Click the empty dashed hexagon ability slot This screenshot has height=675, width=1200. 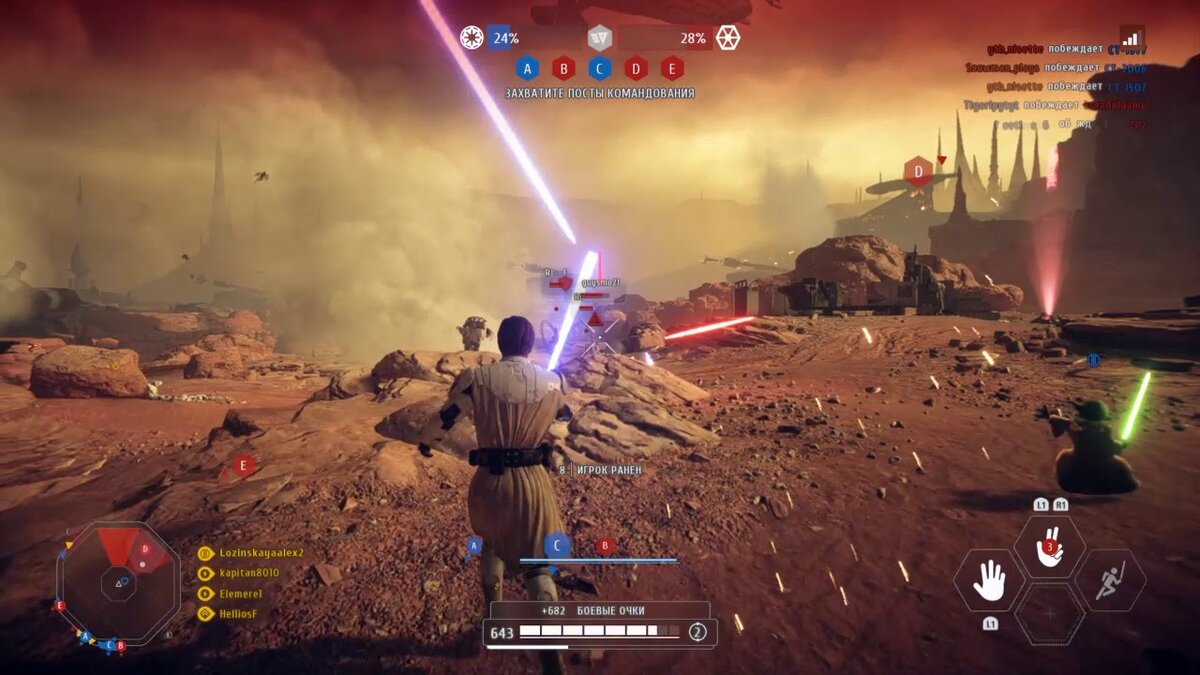click(x=1050, y=613)
